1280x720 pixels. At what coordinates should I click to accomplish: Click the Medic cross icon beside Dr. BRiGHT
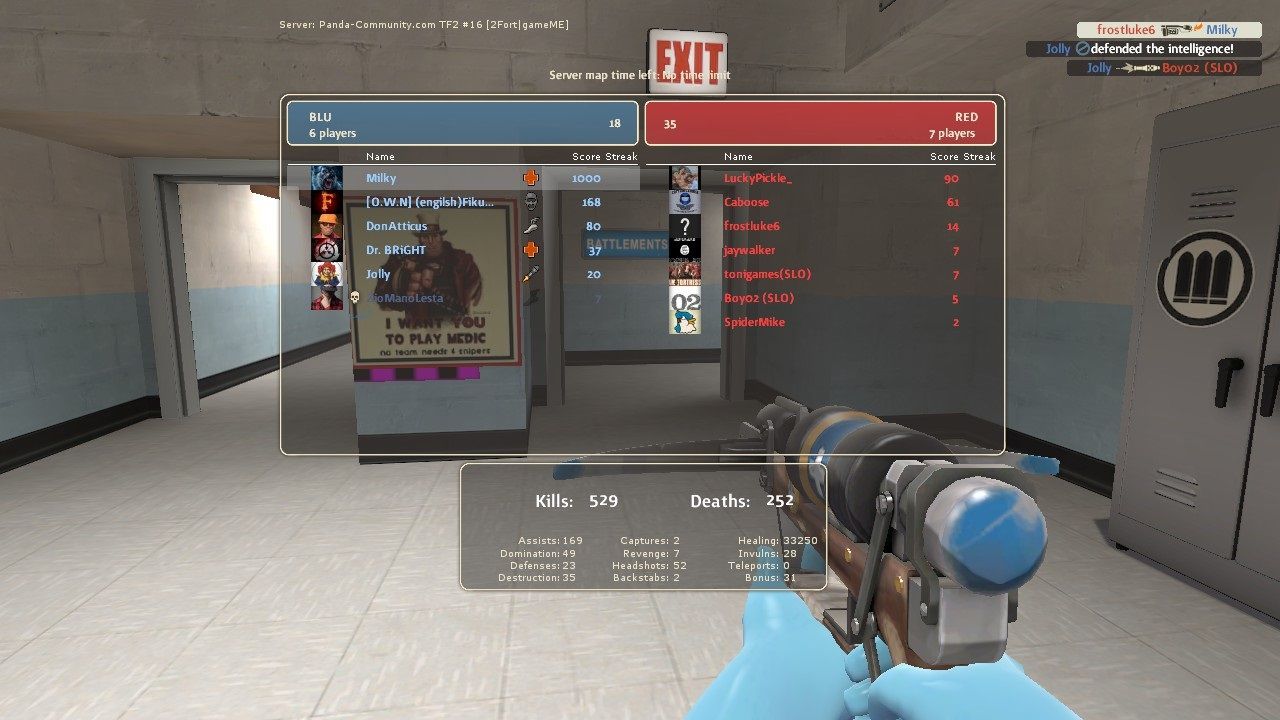tap(530, 250)
